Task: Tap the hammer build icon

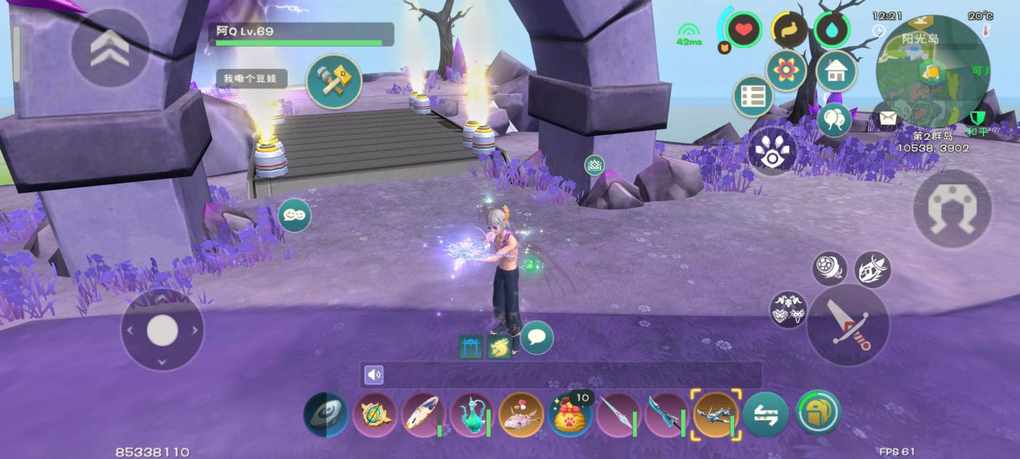Action: tap(334, 81)
